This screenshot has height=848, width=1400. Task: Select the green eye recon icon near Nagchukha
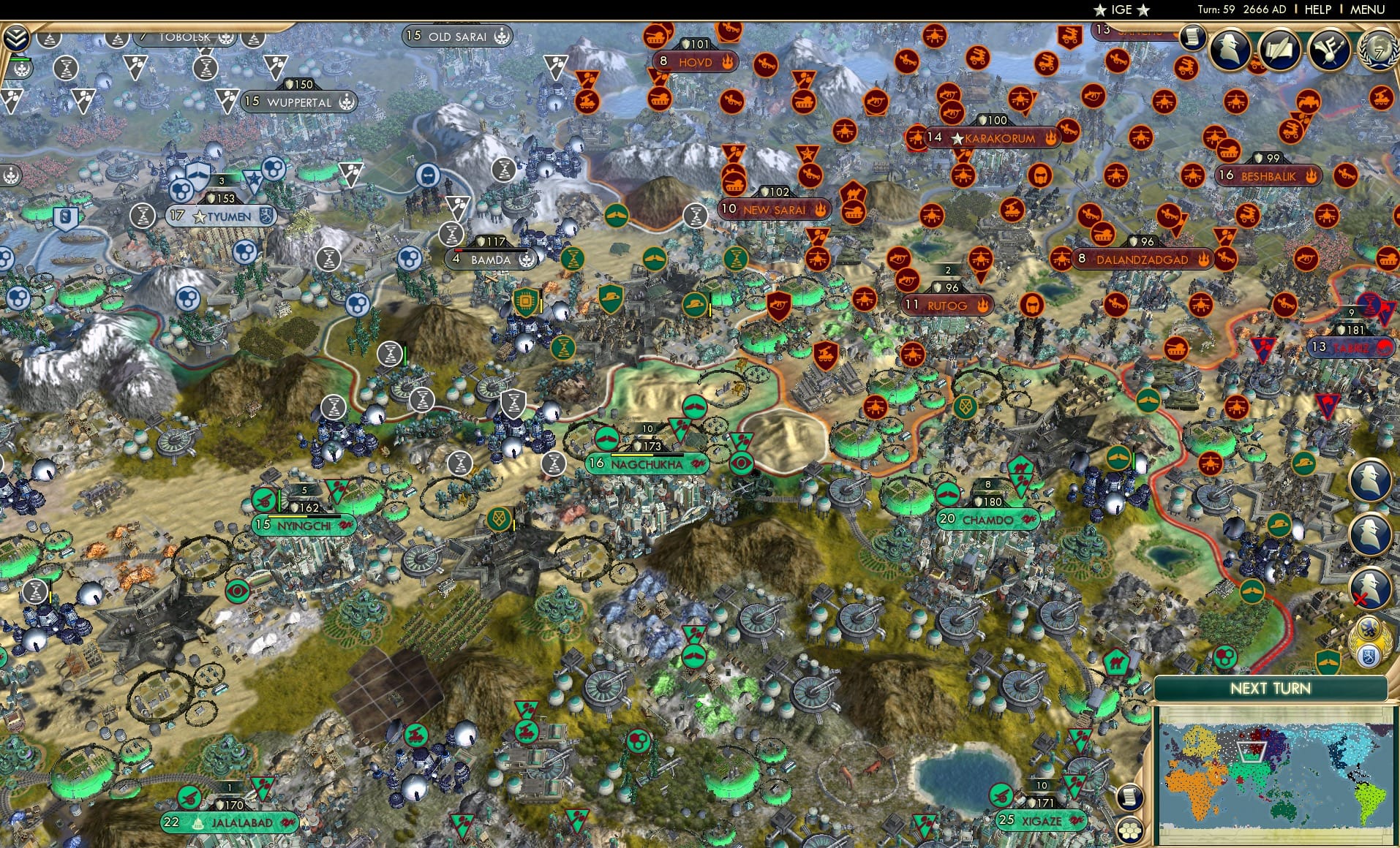click(742, 463)
